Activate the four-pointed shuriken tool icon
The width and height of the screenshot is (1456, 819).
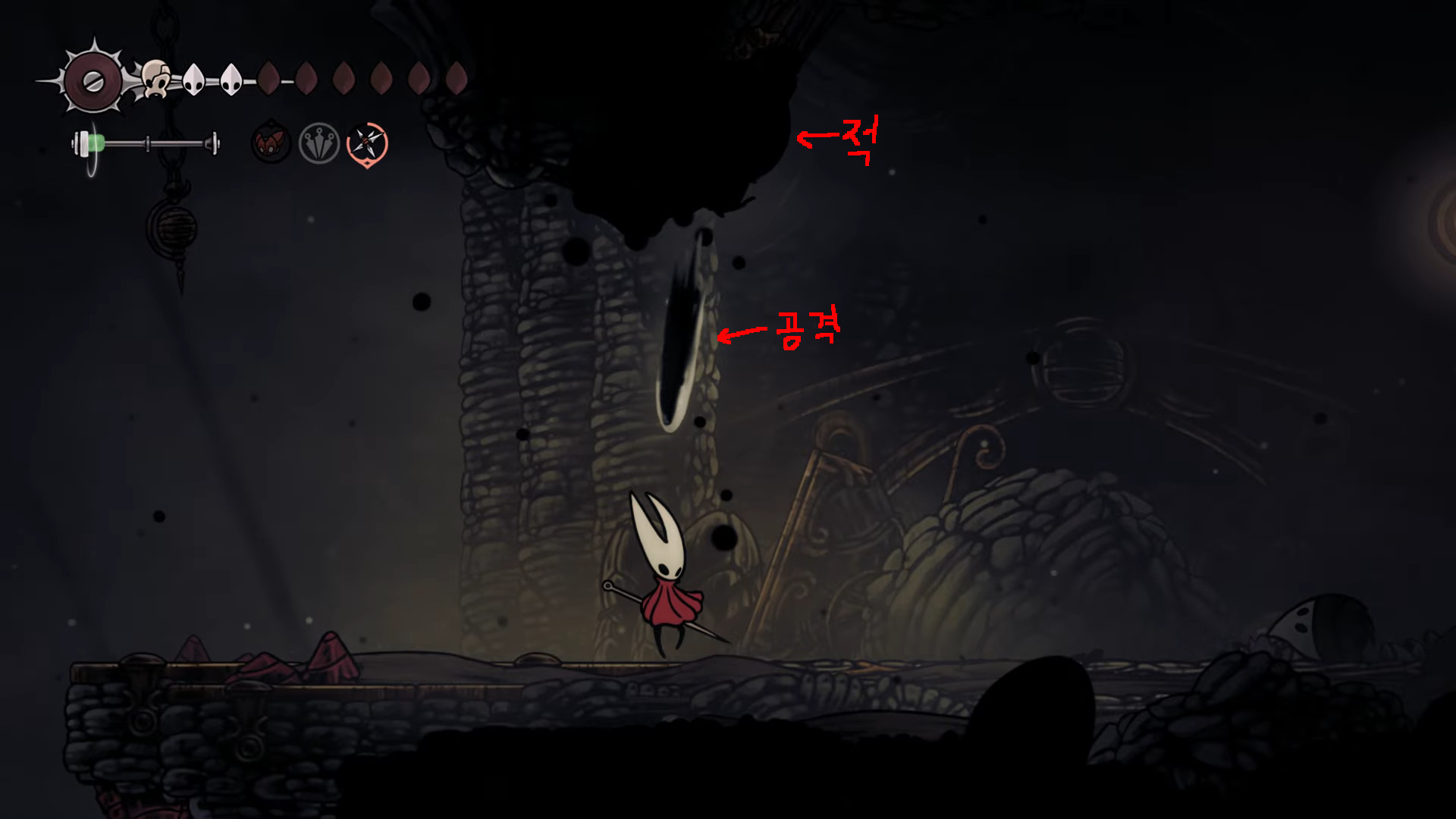[367, 143]
